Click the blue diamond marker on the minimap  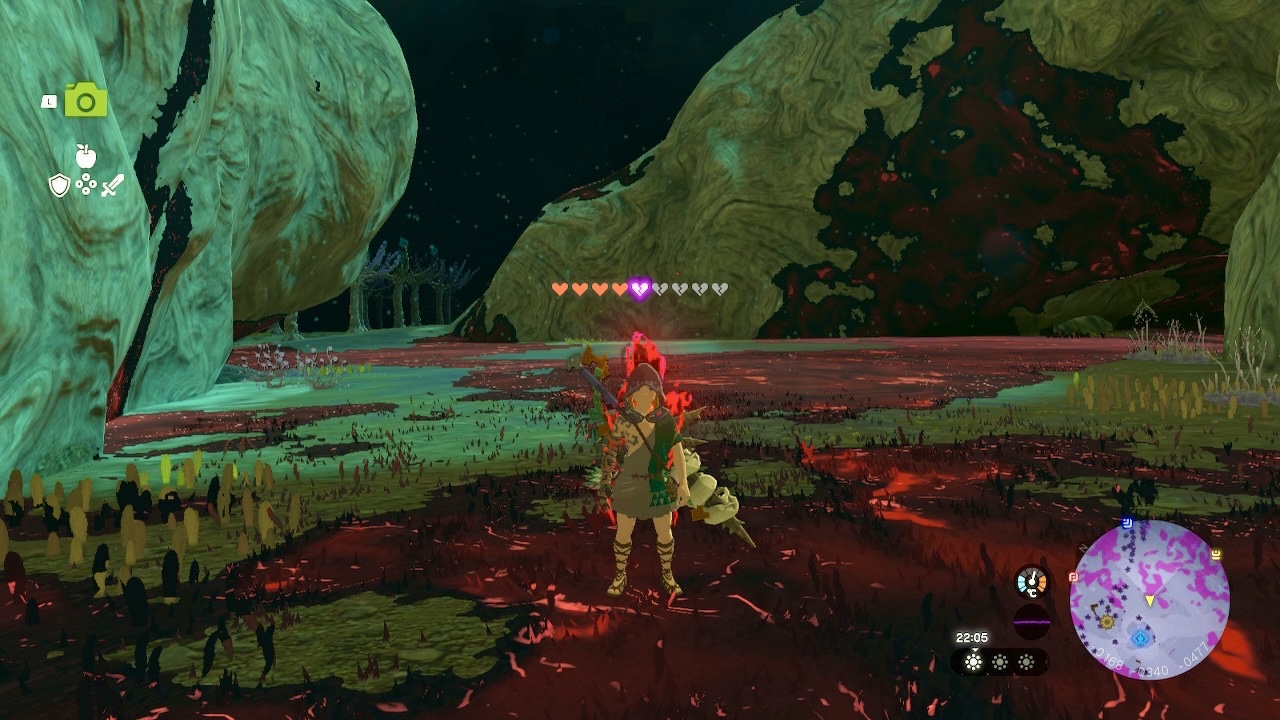tap(1140, 637)
